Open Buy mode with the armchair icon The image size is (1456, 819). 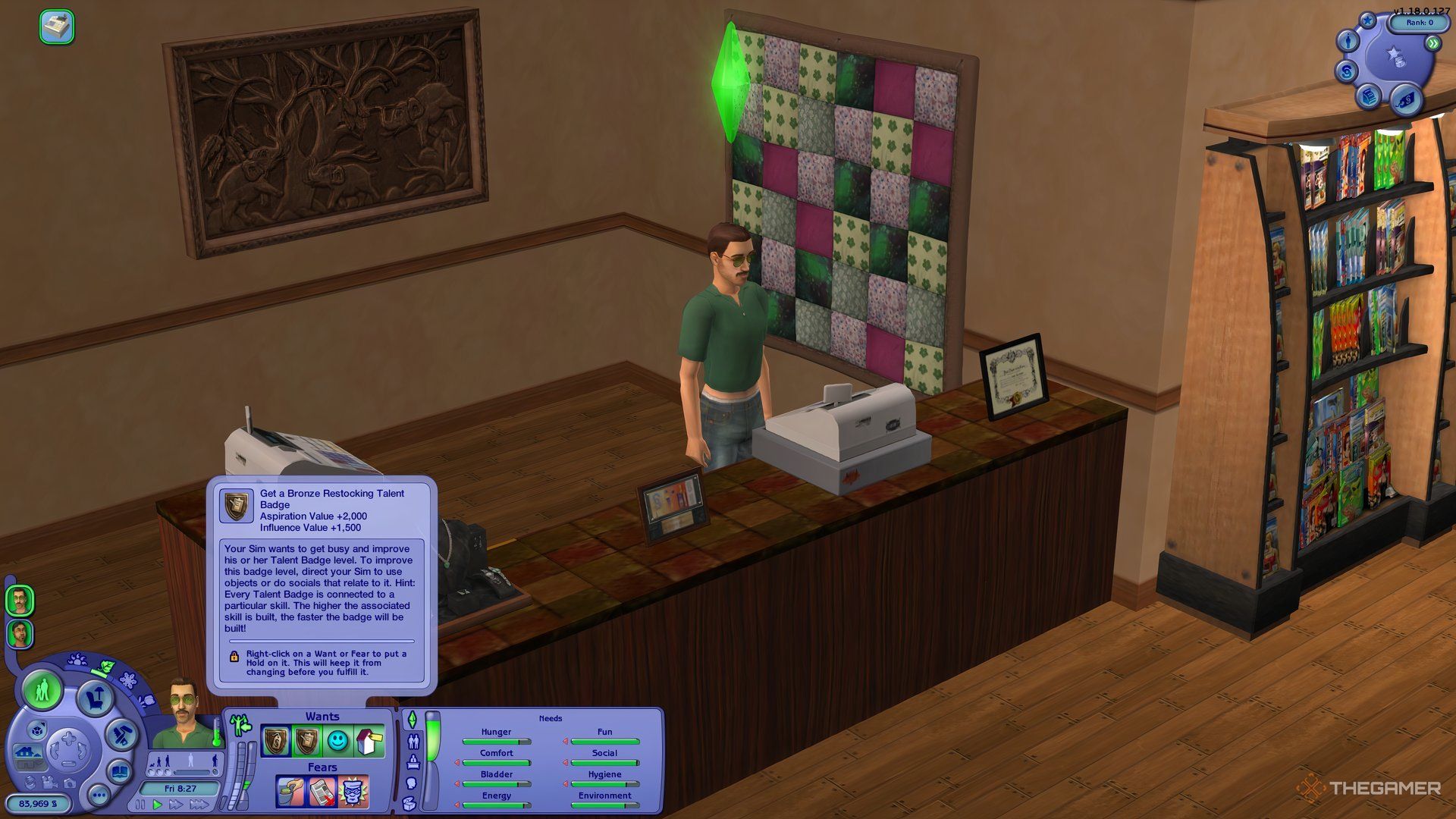tap(95, 697)
